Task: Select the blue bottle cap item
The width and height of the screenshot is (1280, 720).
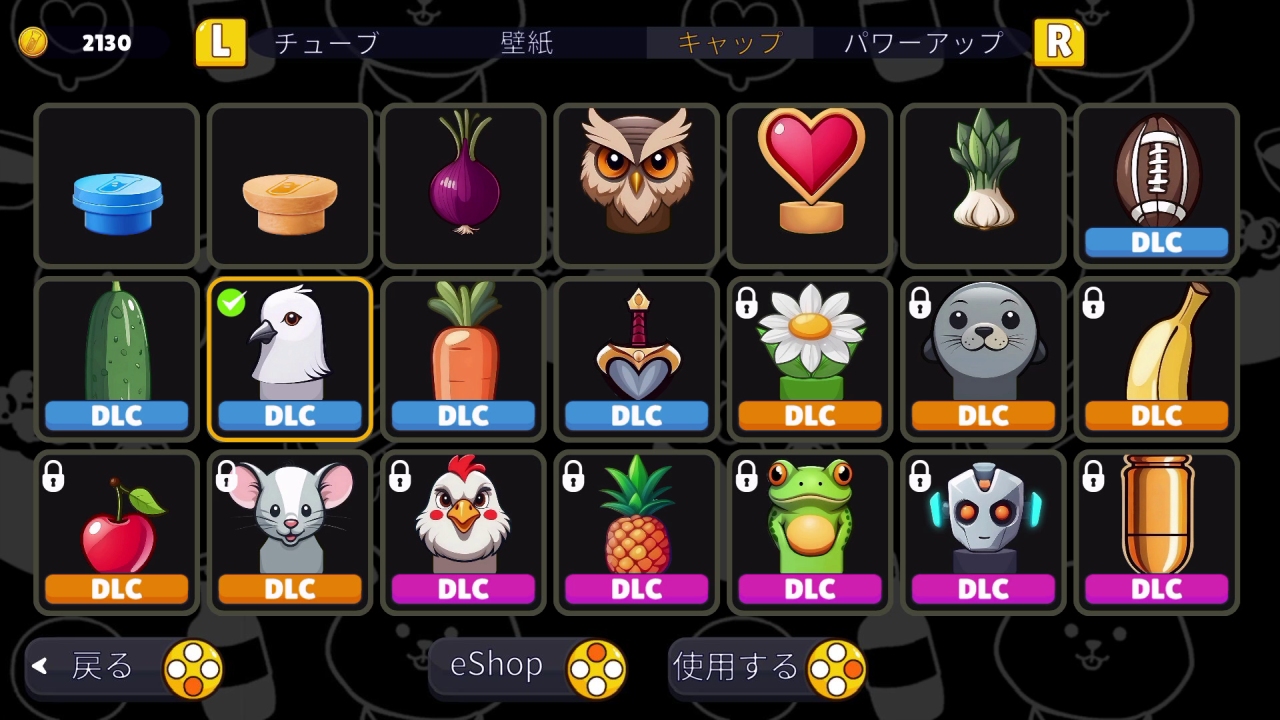Action: (x=116, y=186)
